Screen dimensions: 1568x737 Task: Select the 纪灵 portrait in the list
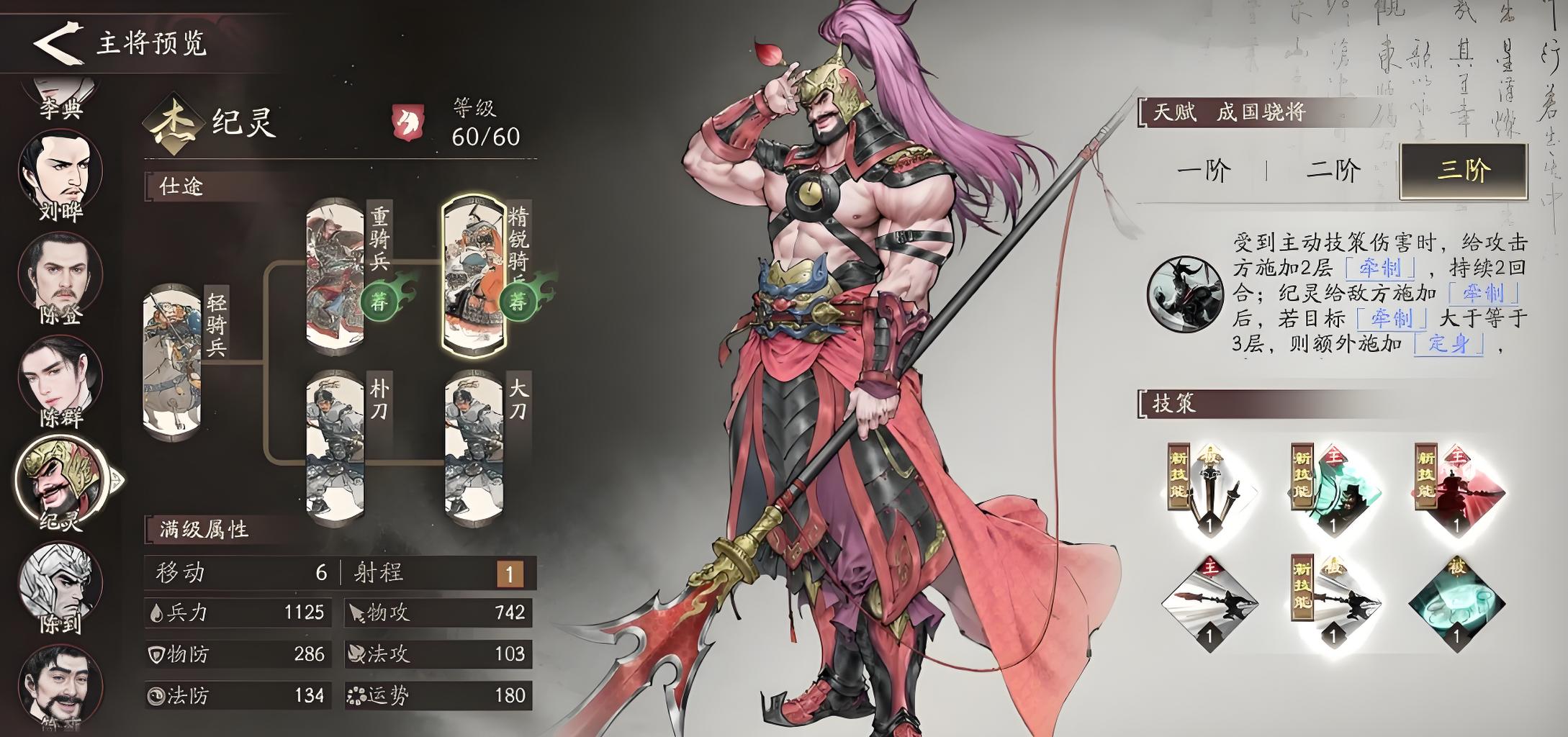pyautogui.click(x=60, y=479)
